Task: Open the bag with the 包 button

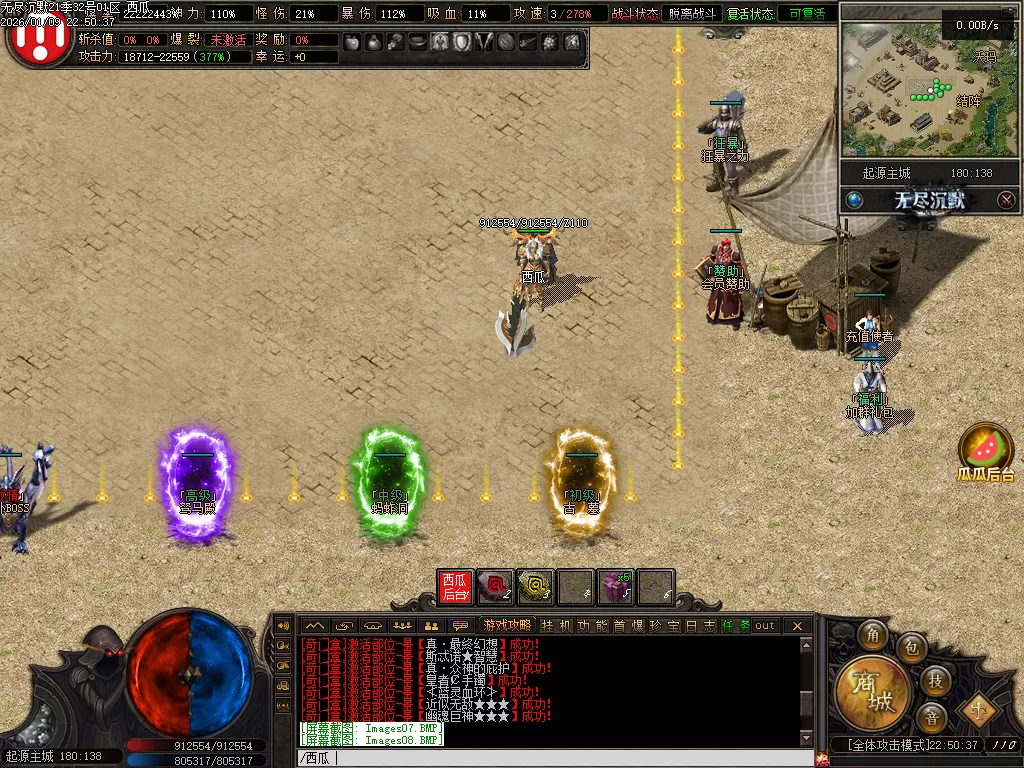Action: point(912,649)
